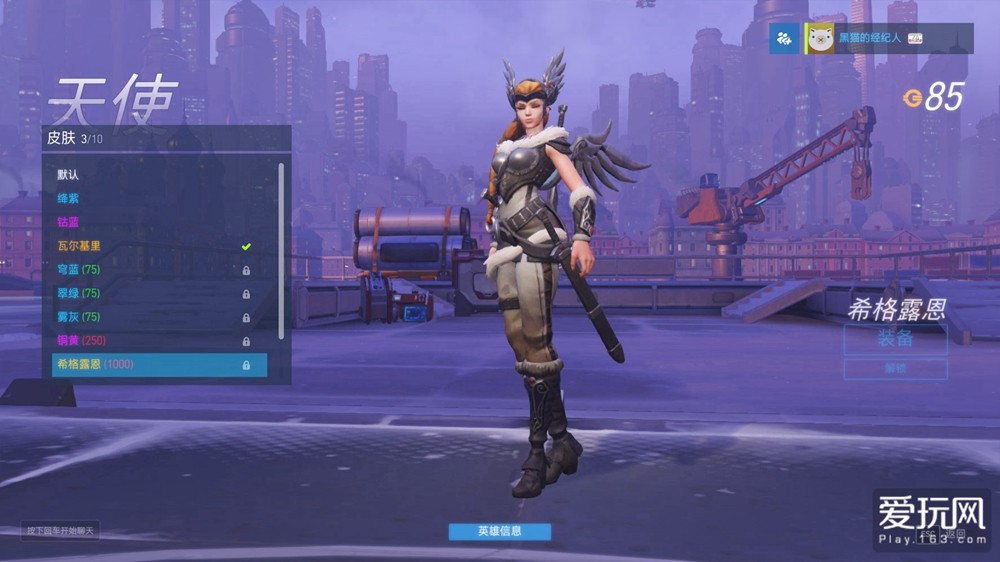The height and width of the screenshot is (562, 1000).
Task: Unlock the skin with the 解锁 button
Action: tap(895, 369)
